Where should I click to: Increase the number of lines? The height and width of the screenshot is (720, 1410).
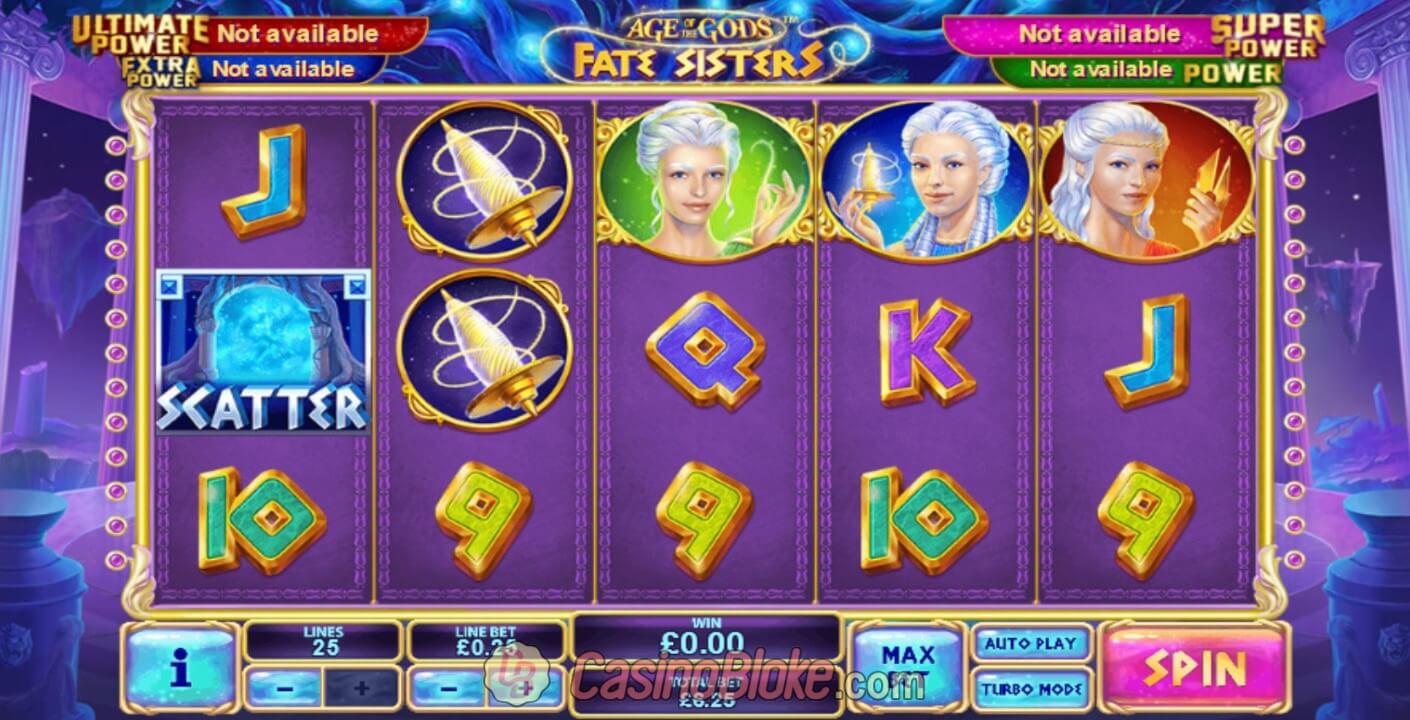point(361,688)
